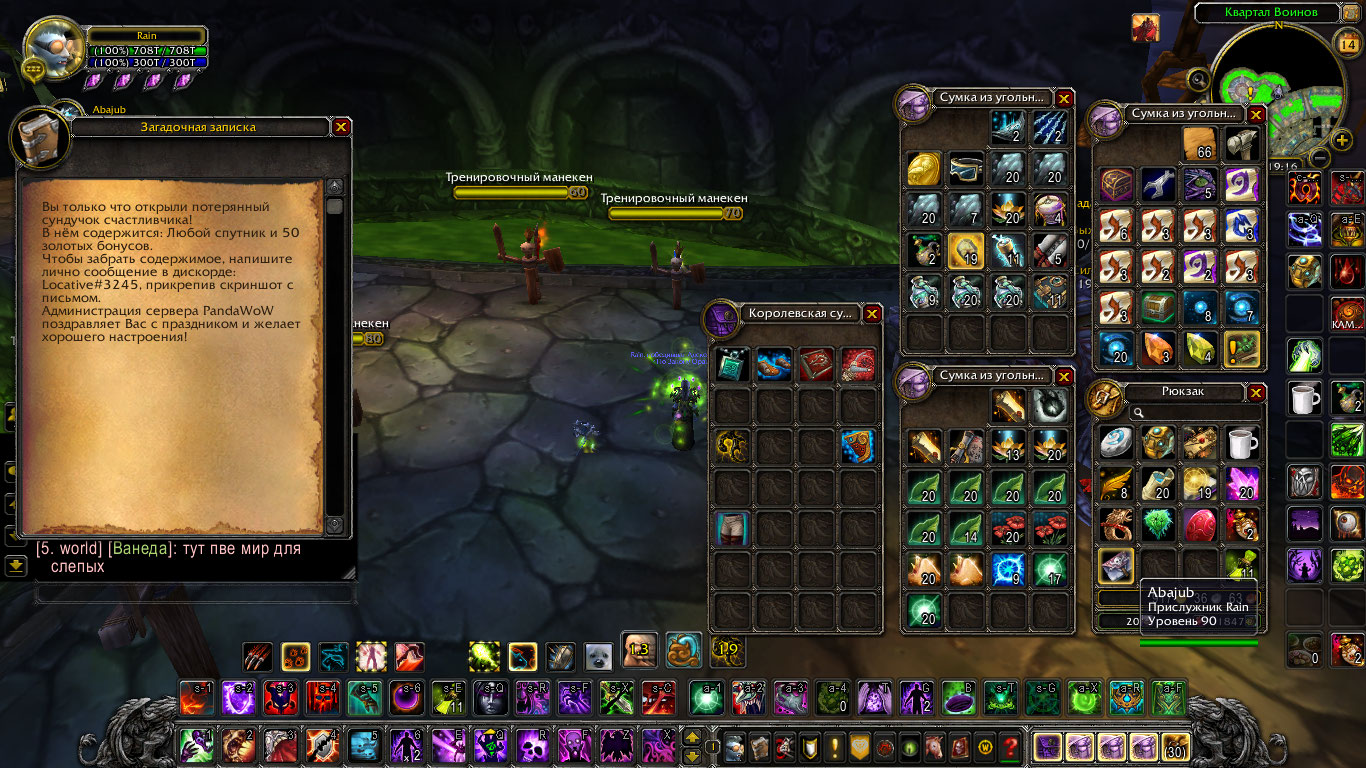Select the goggles item in the bag
1366x768 pixels.
click(967, 170)
